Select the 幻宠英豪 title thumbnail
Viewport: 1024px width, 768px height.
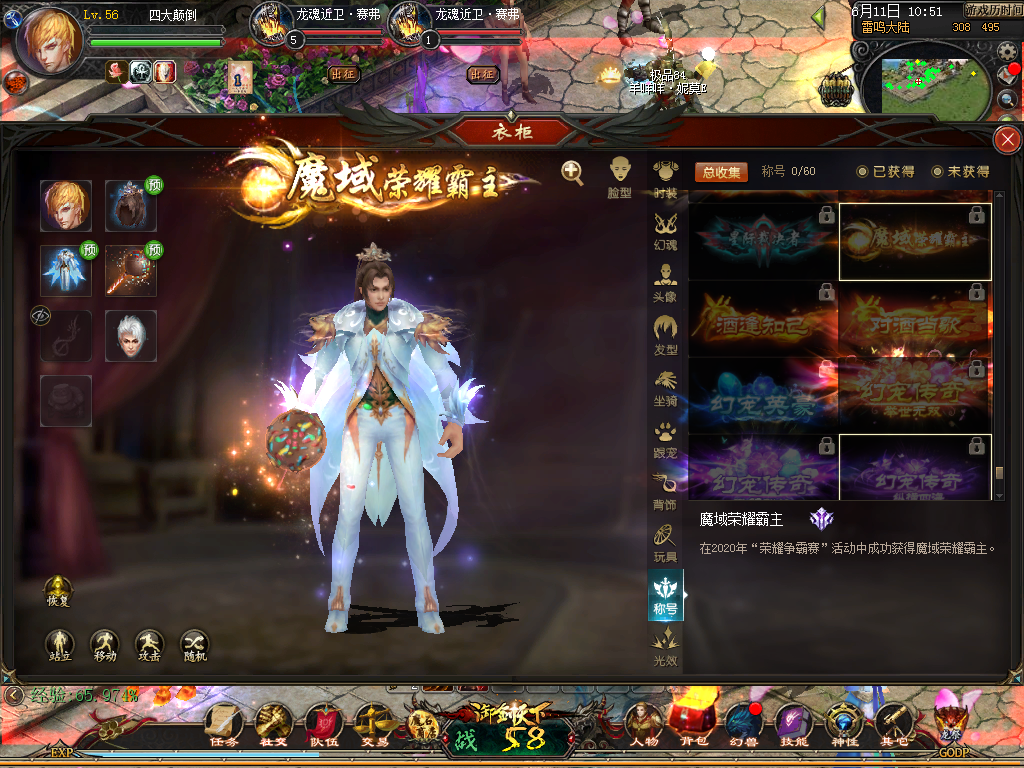763,395
